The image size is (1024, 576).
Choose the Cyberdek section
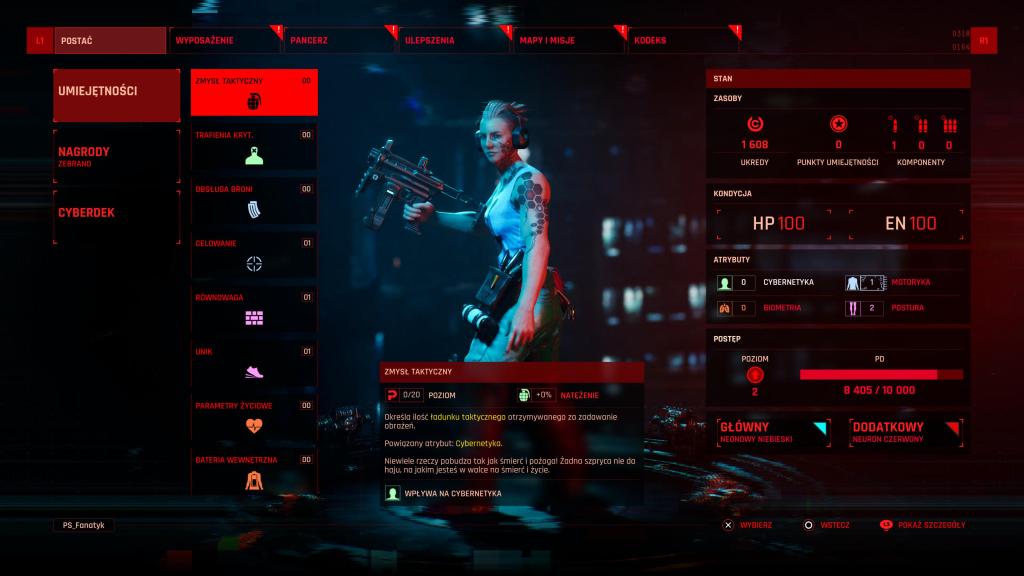point(116,213)
